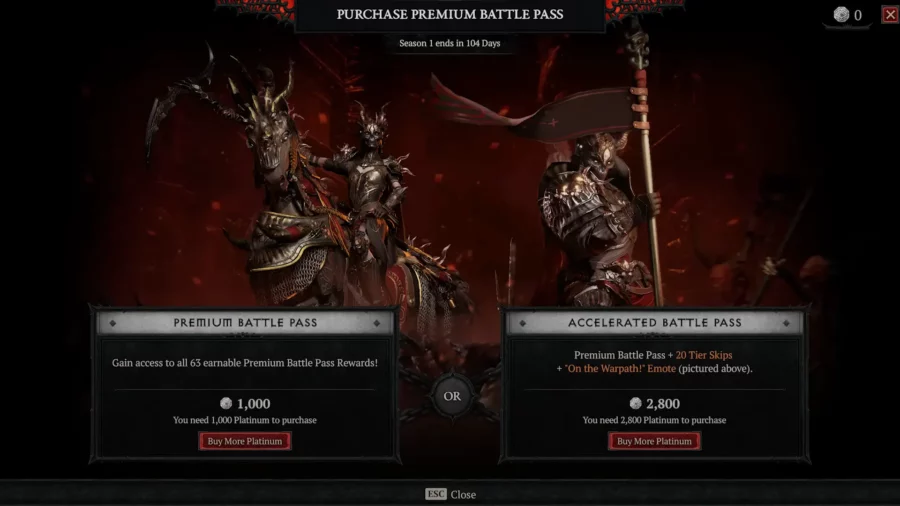Buy More Platinum for Premium Battle Pass

245,441
